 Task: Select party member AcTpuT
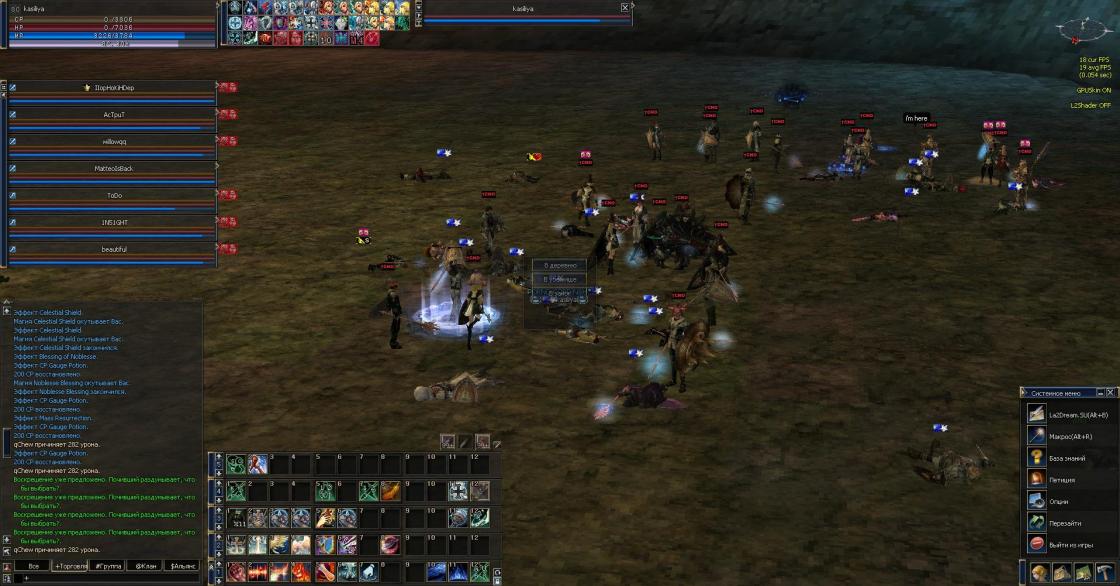pos(113,115)
